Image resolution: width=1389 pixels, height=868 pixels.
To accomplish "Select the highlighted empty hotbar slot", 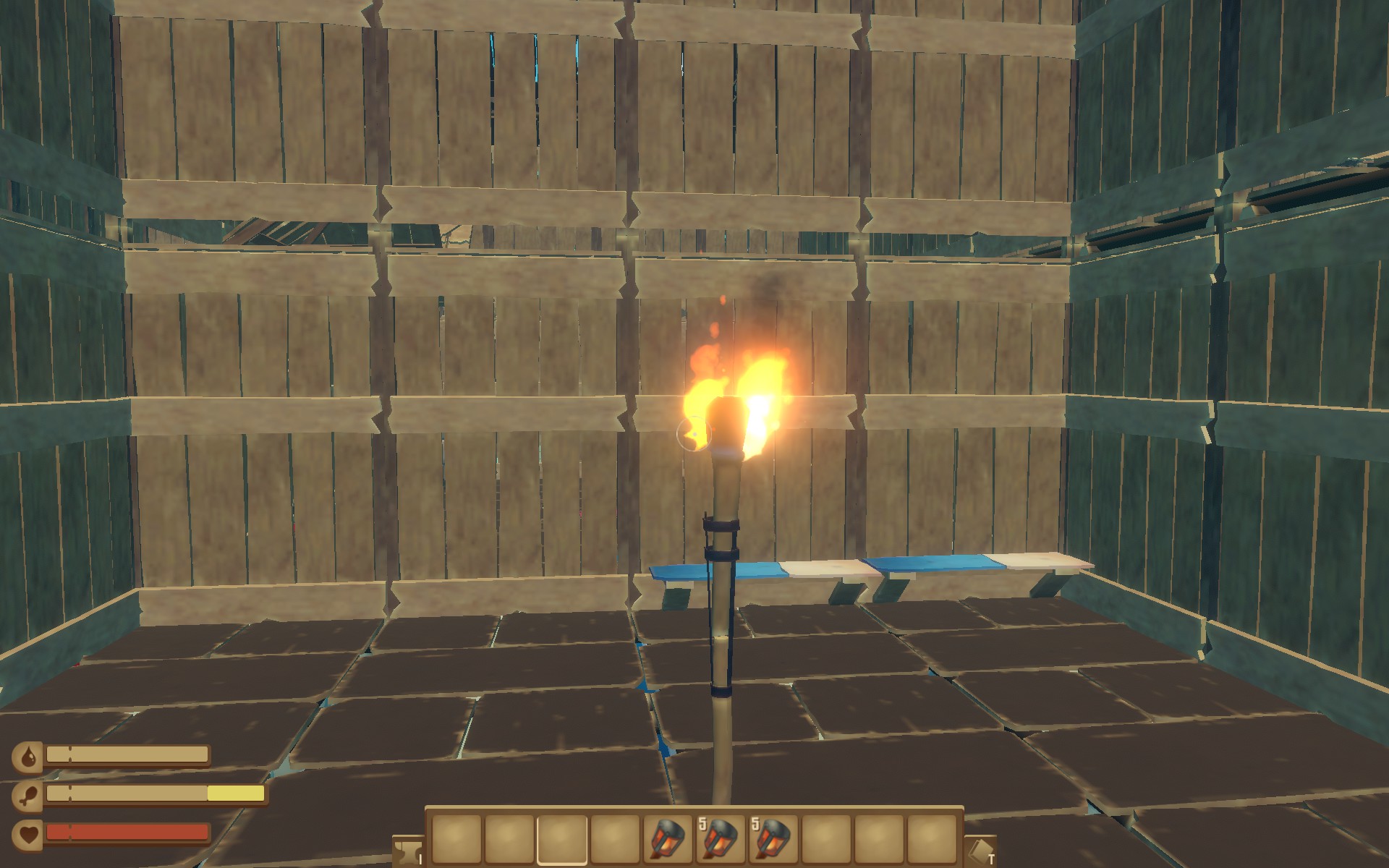I will pos(562,839).
